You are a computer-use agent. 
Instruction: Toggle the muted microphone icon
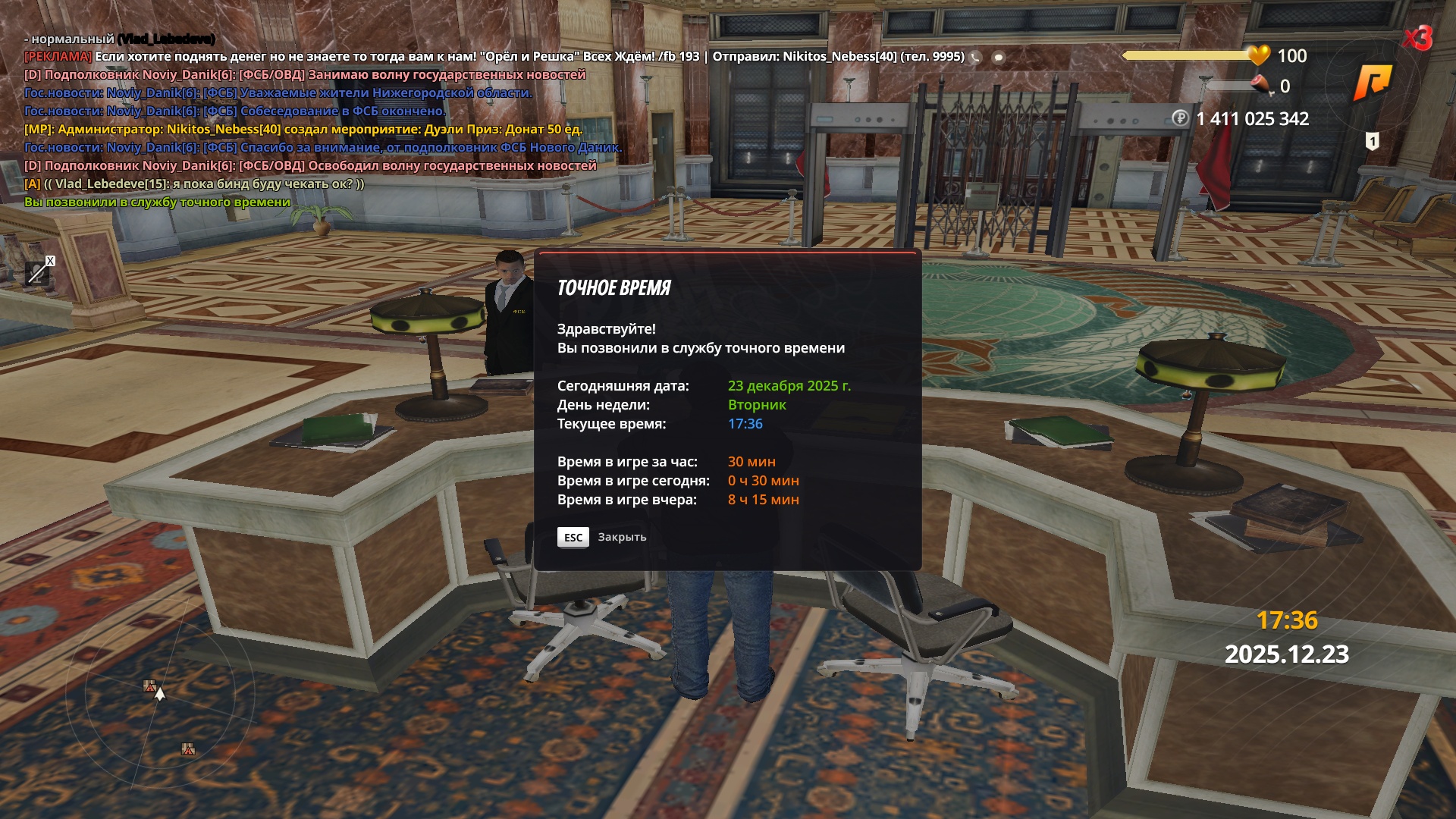[38, 271]
